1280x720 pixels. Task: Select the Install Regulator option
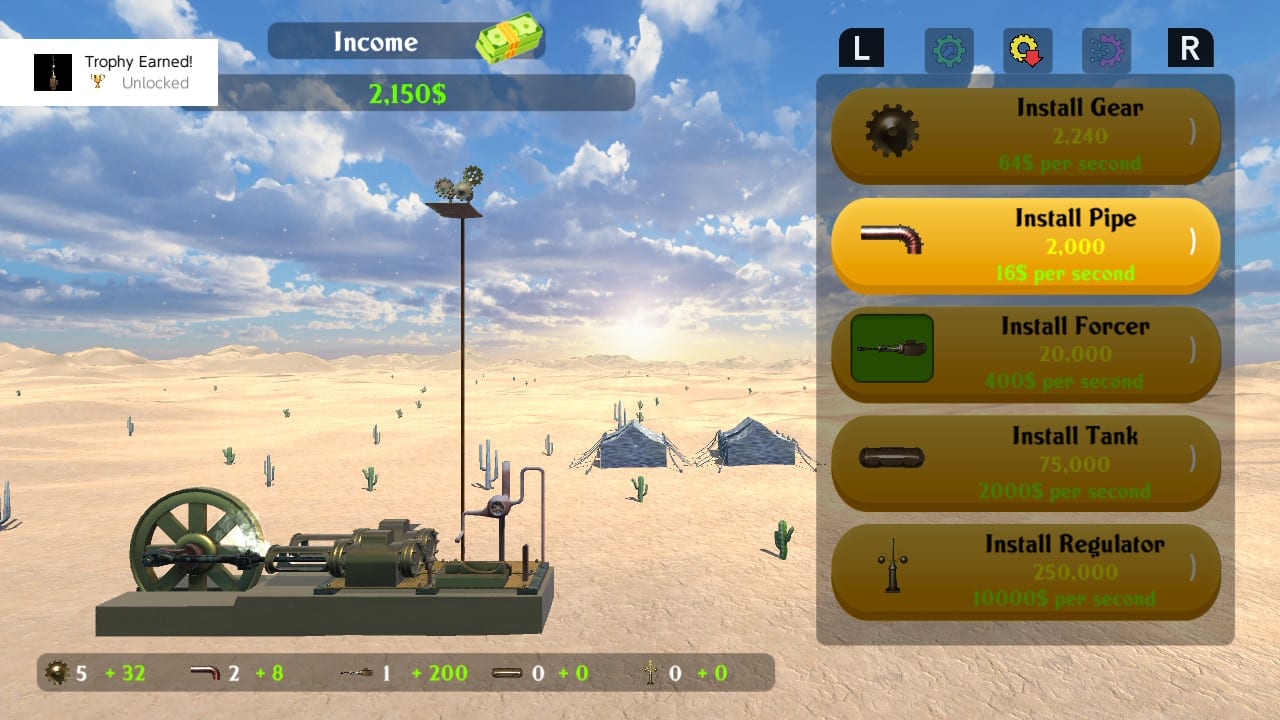click(x=1025, y=572)
